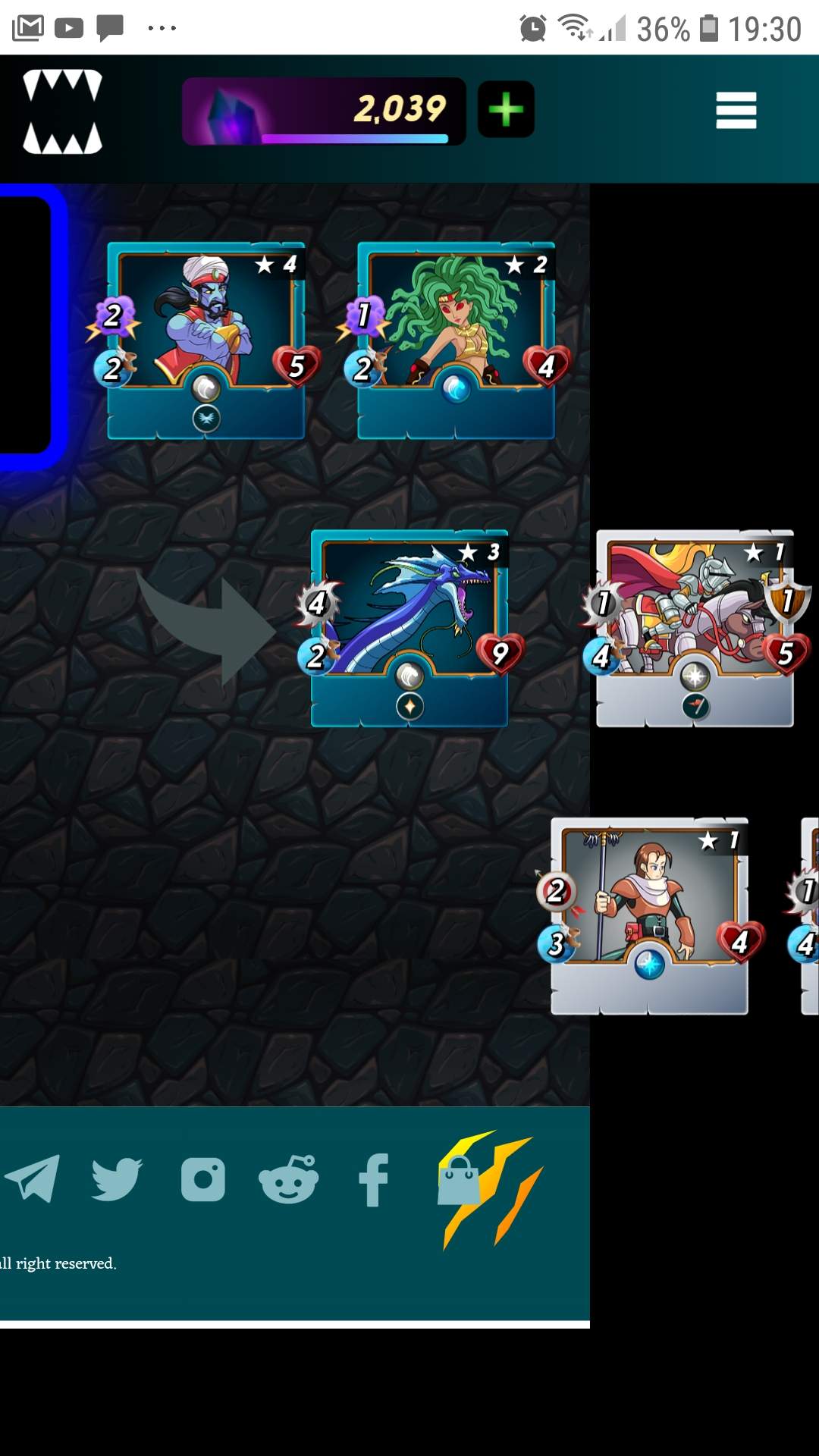Pick the blue sea serpent card

tap(409, 628)
